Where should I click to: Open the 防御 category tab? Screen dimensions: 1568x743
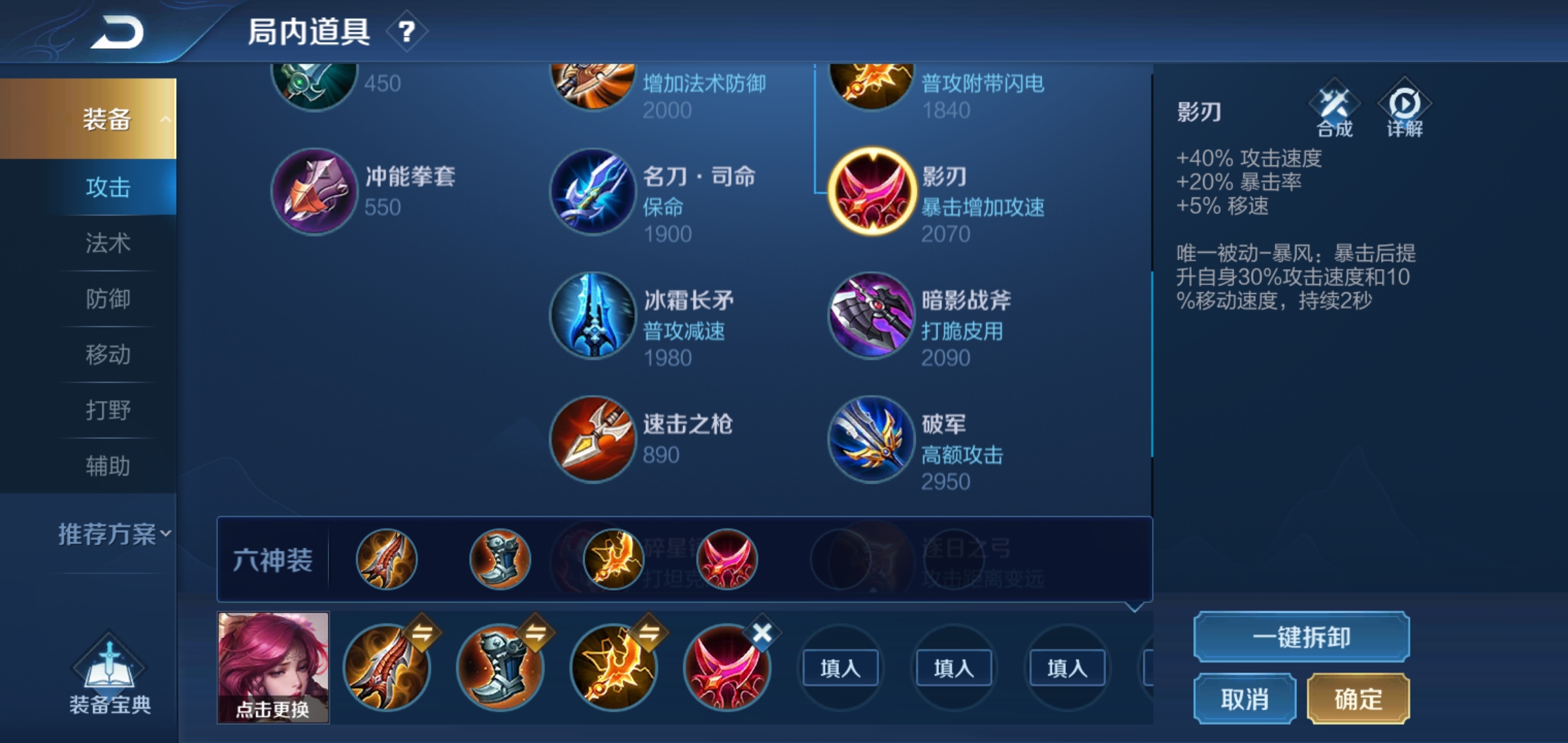pos(110,299)
